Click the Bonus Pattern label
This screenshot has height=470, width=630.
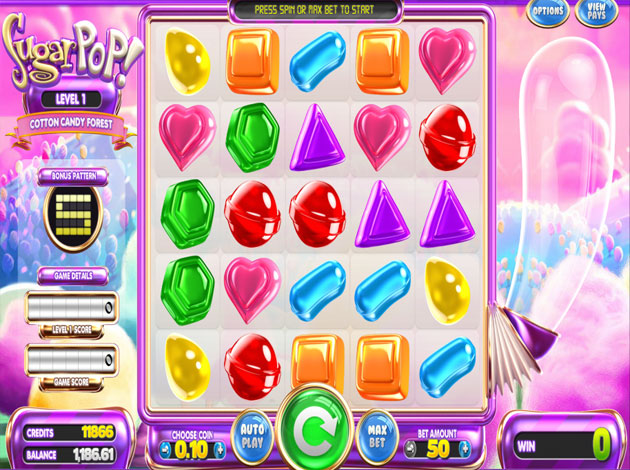(72, 174)
